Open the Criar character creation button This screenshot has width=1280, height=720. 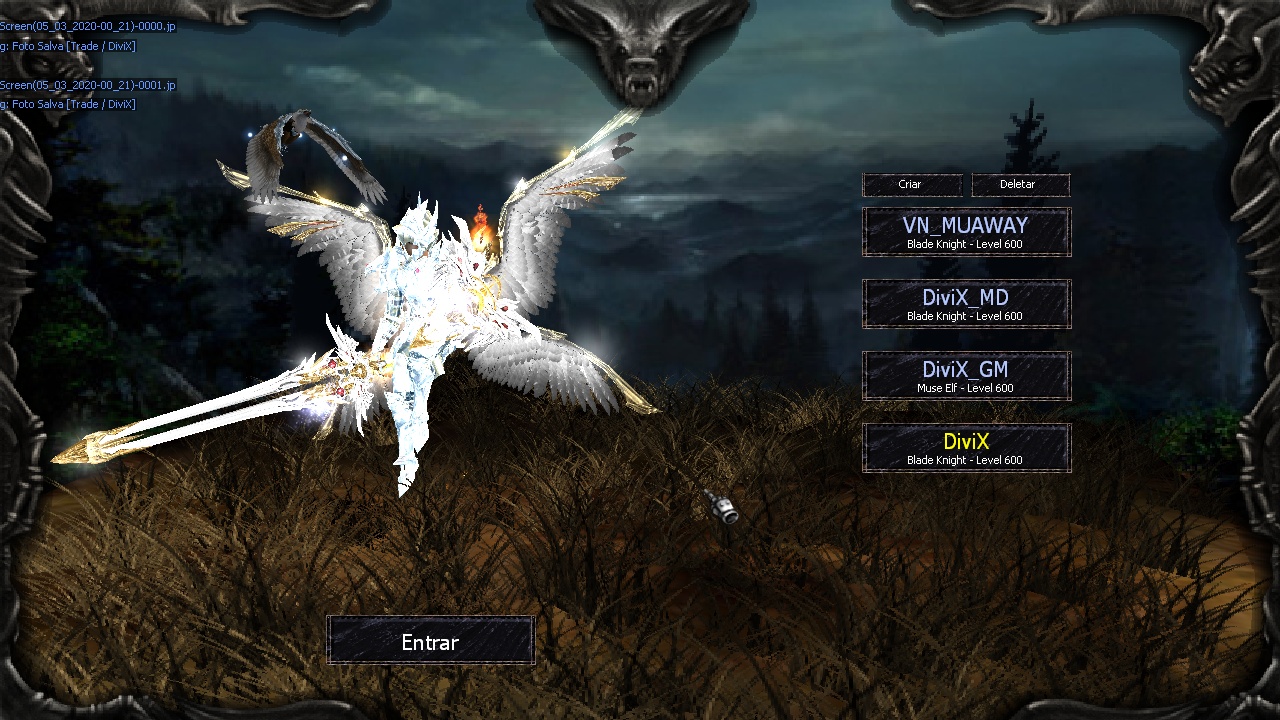pos(911,185)
